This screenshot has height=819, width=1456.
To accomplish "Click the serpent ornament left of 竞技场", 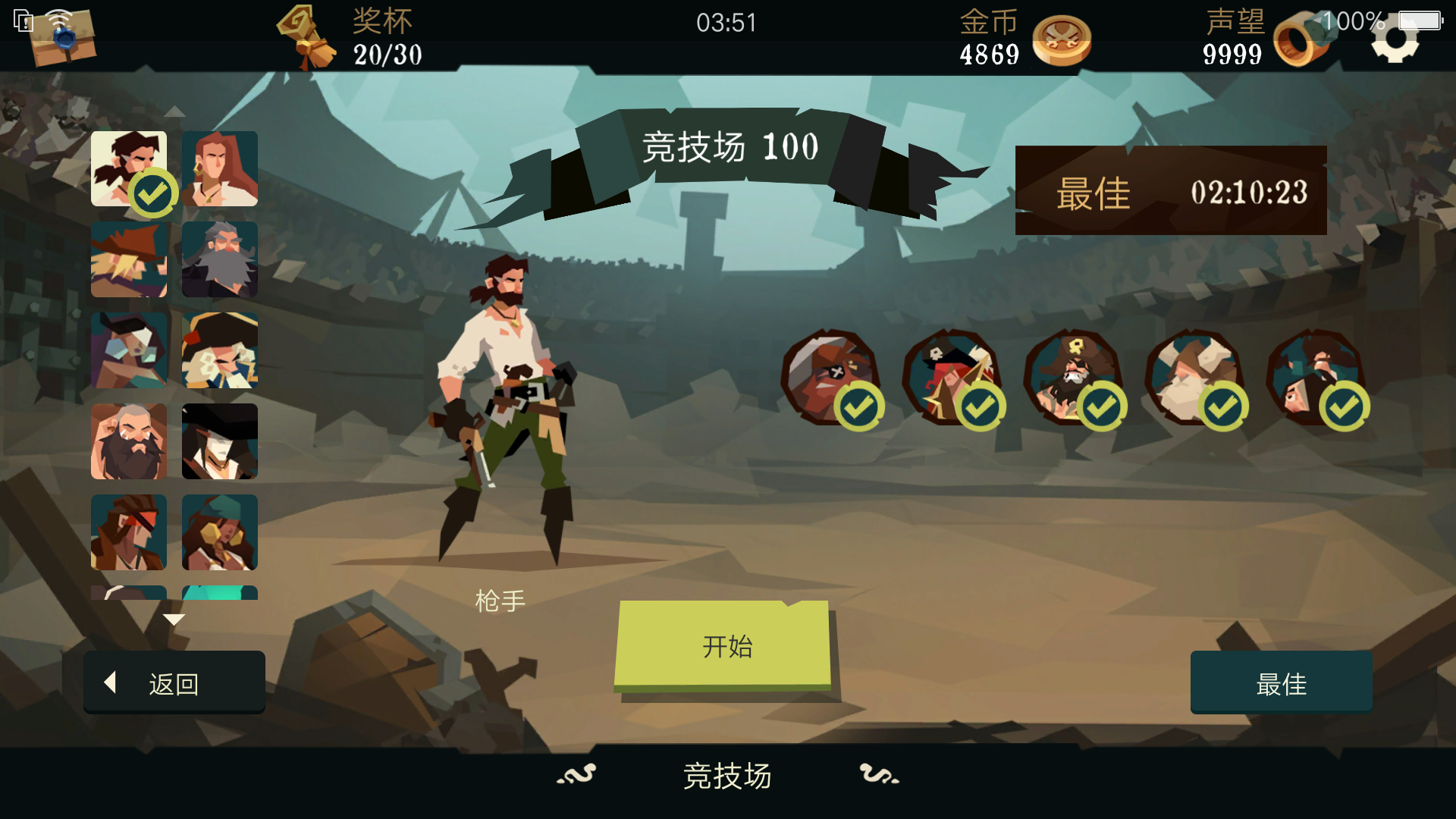I will pos(578,775).
